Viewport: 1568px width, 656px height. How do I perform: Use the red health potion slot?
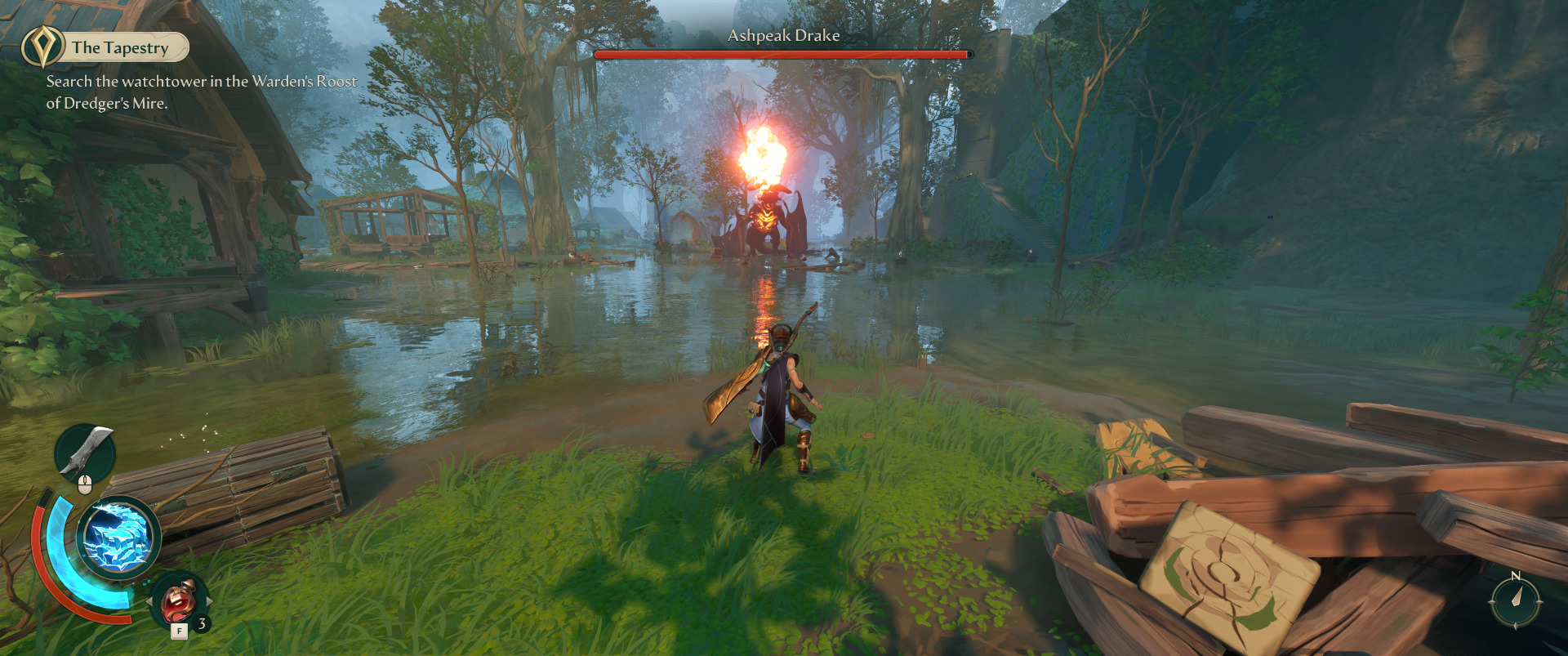pyautogui.click(x=179, y=601)
